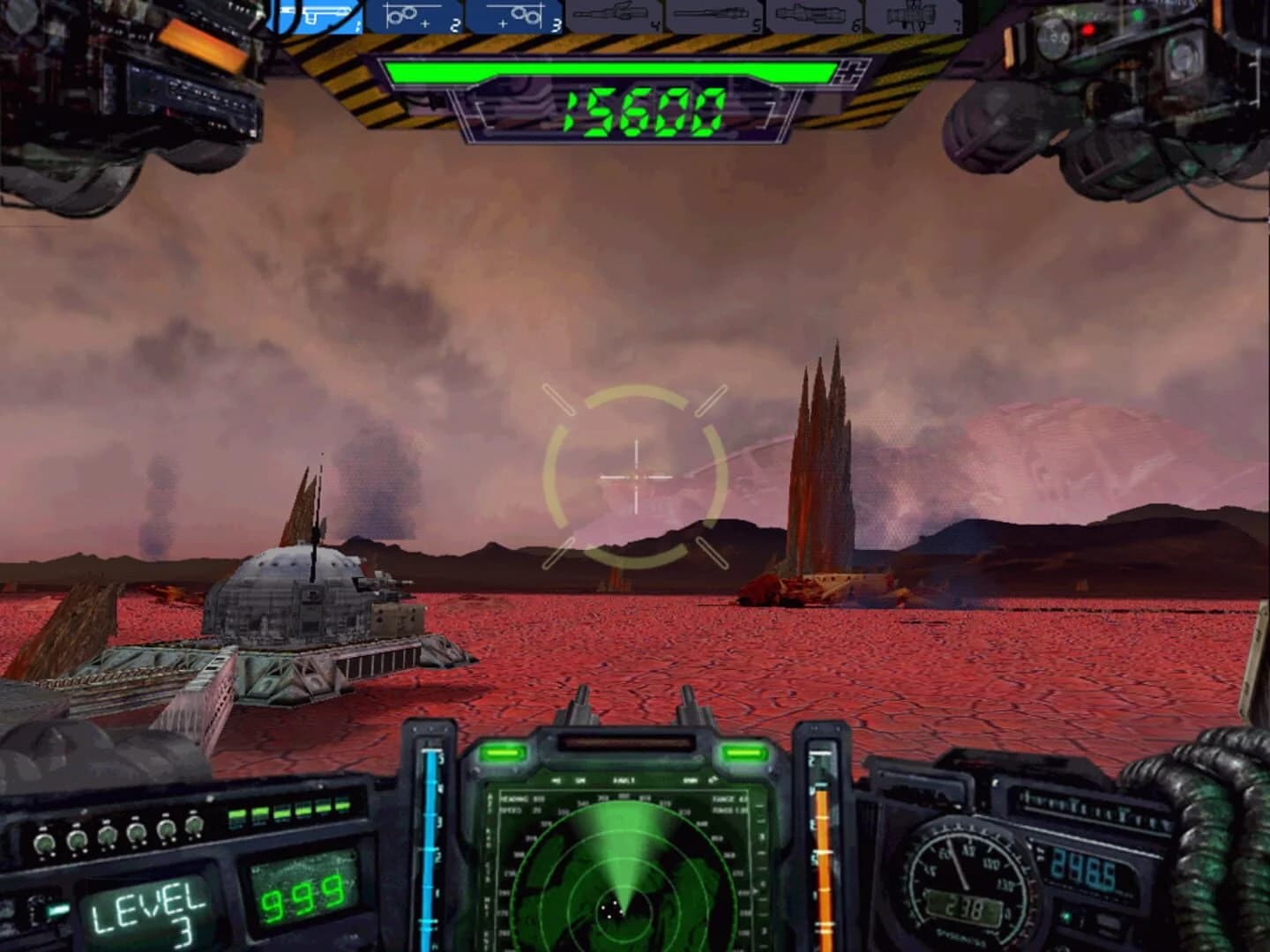Viewport: 1270px width, 952px height.
Task: Click the green indicator light above the weapon pods
Action: [1139, 15]
